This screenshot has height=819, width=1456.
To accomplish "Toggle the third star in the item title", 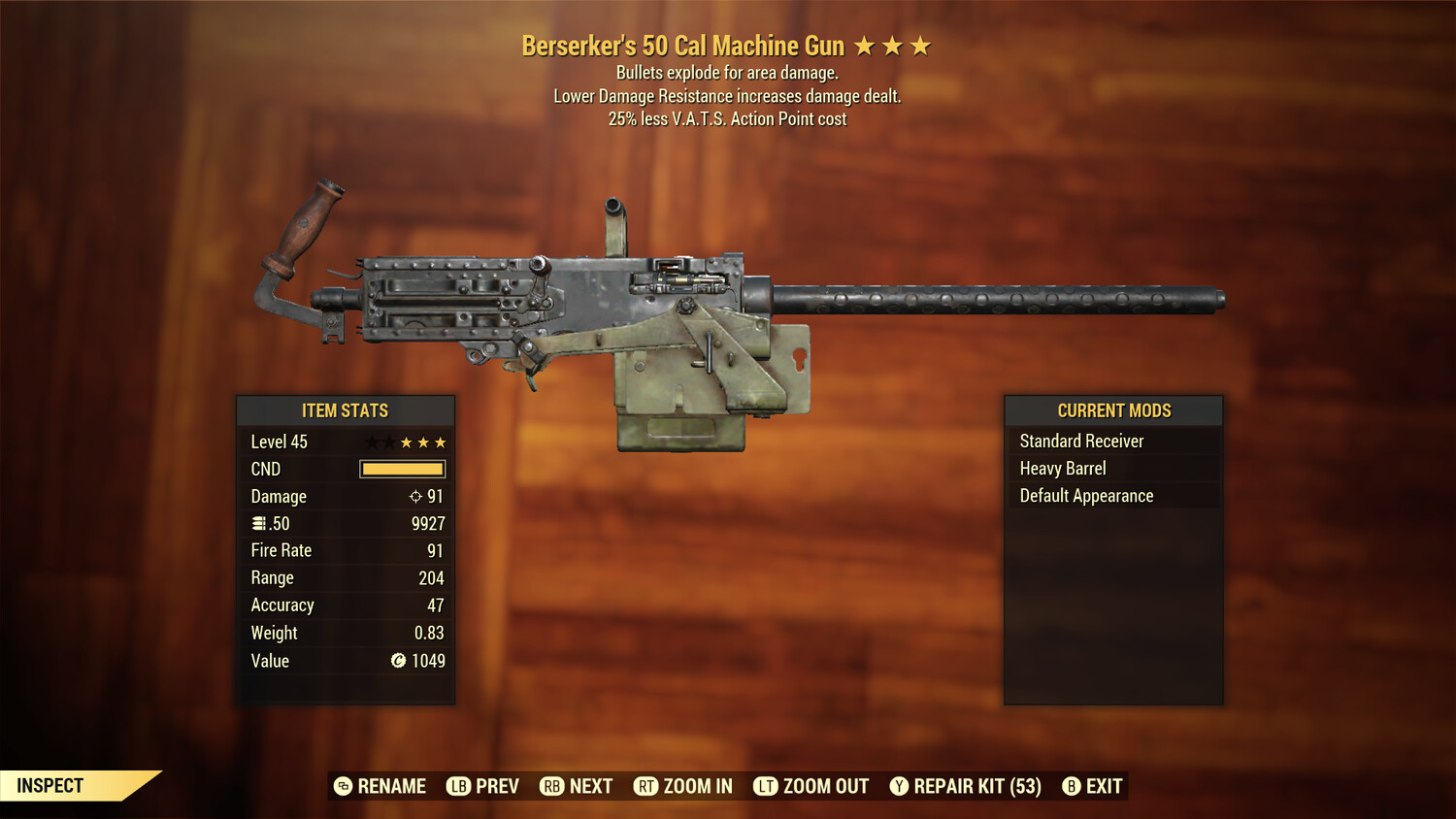I will (x=920, y=45).
